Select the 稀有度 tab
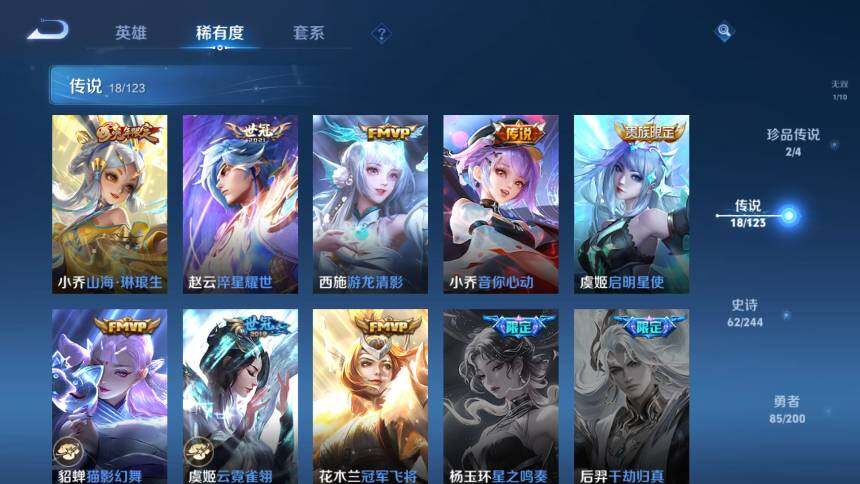The width and height of the screenshot is (860, 484). click(220, 33)
